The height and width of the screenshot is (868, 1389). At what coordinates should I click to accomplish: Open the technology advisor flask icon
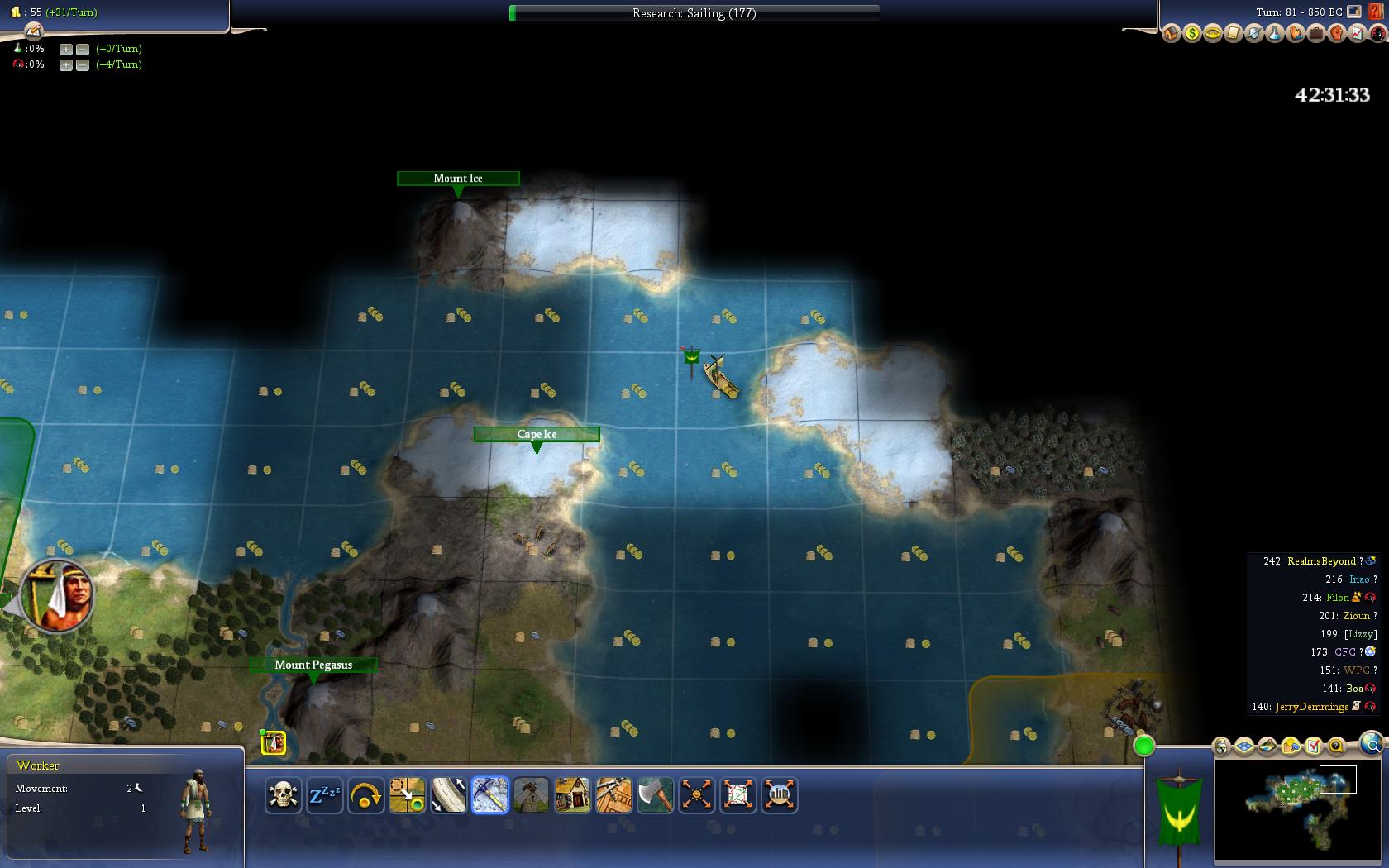(1274, 34)
